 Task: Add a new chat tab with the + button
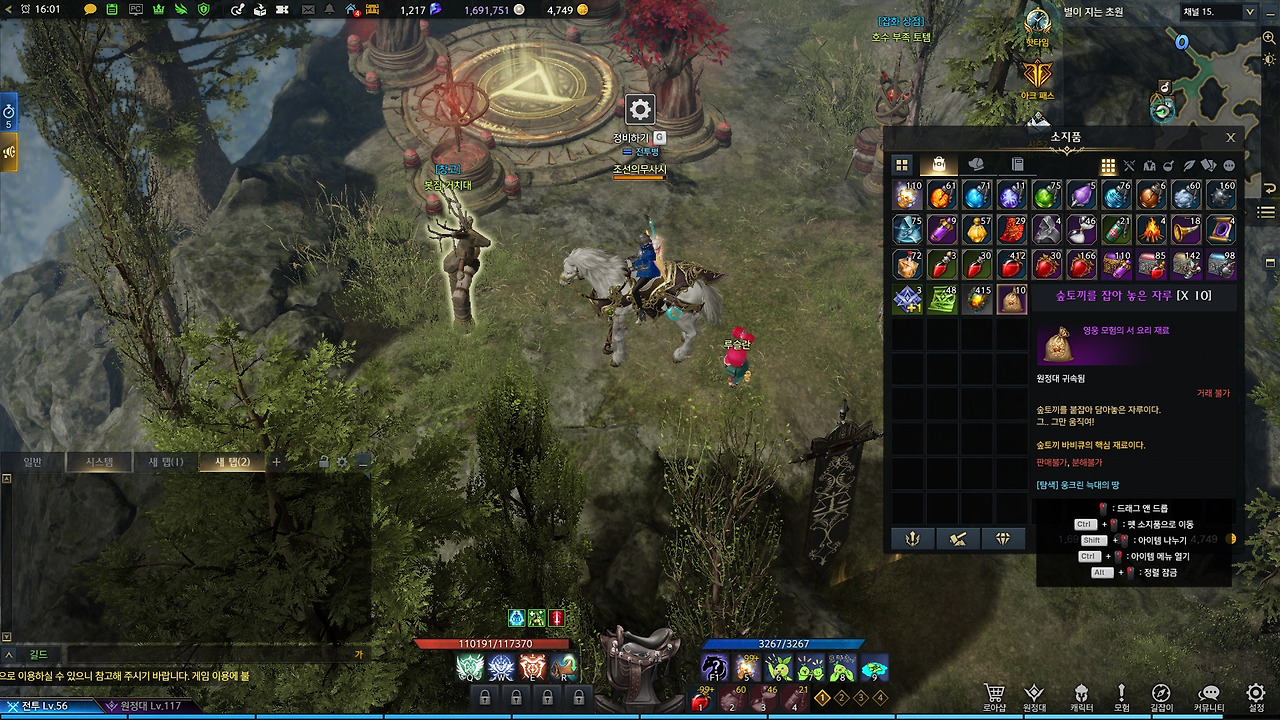click(x=276, y=461)
